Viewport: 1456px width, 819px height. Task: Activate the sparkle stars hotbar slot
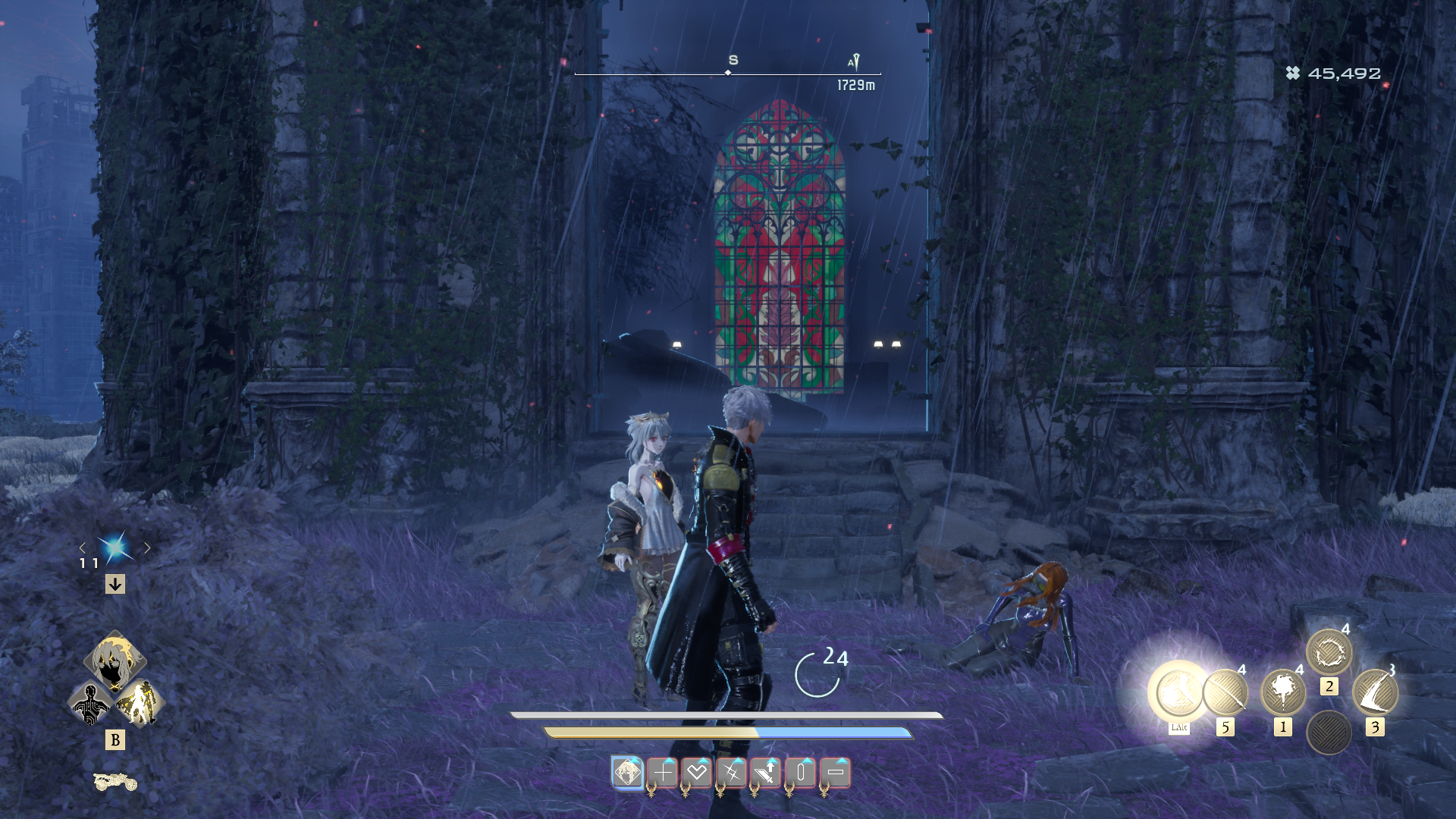point(732,773)
